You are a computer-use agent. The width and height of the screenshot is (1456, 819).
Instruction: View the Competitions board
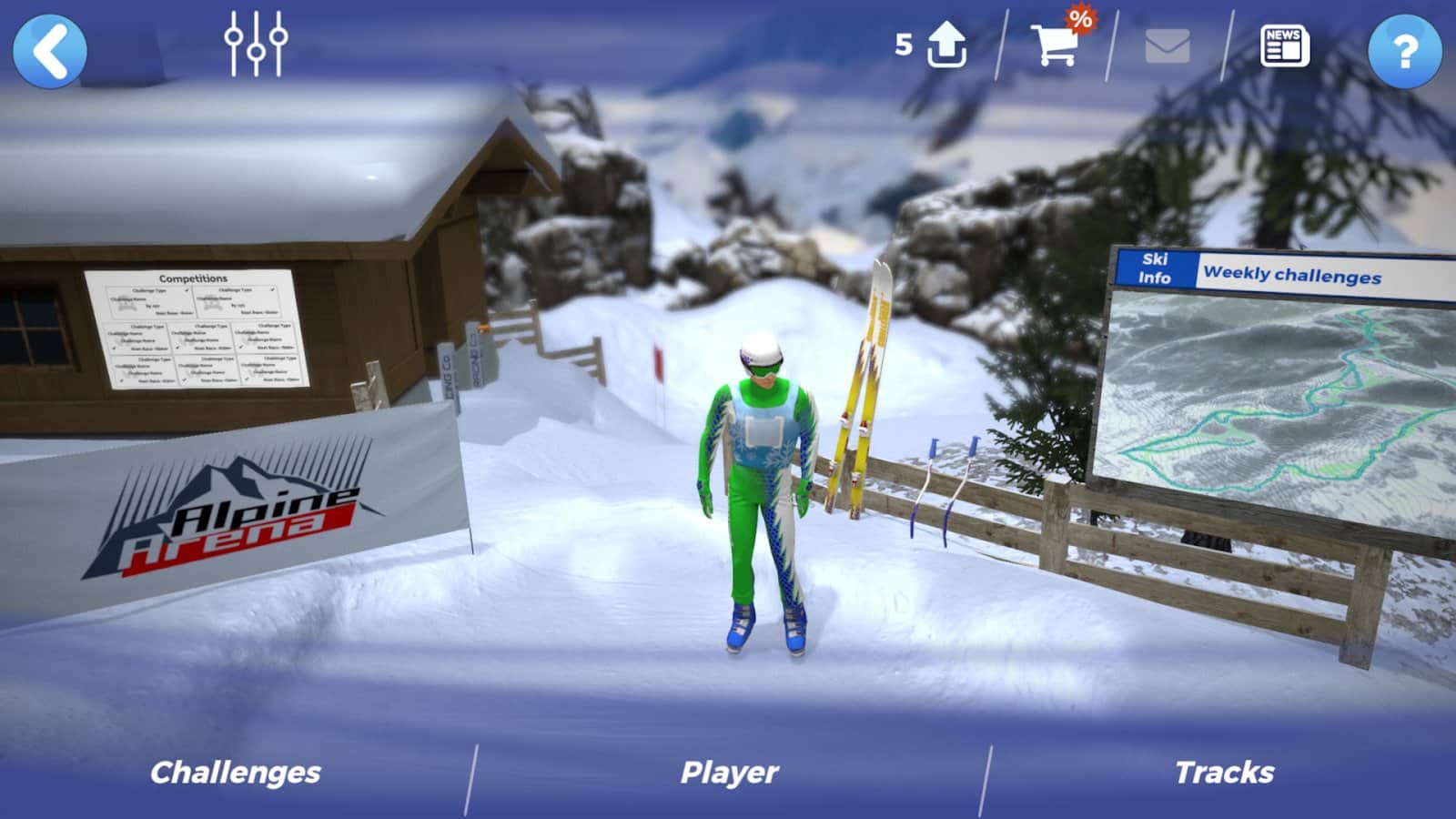(197, 328)
